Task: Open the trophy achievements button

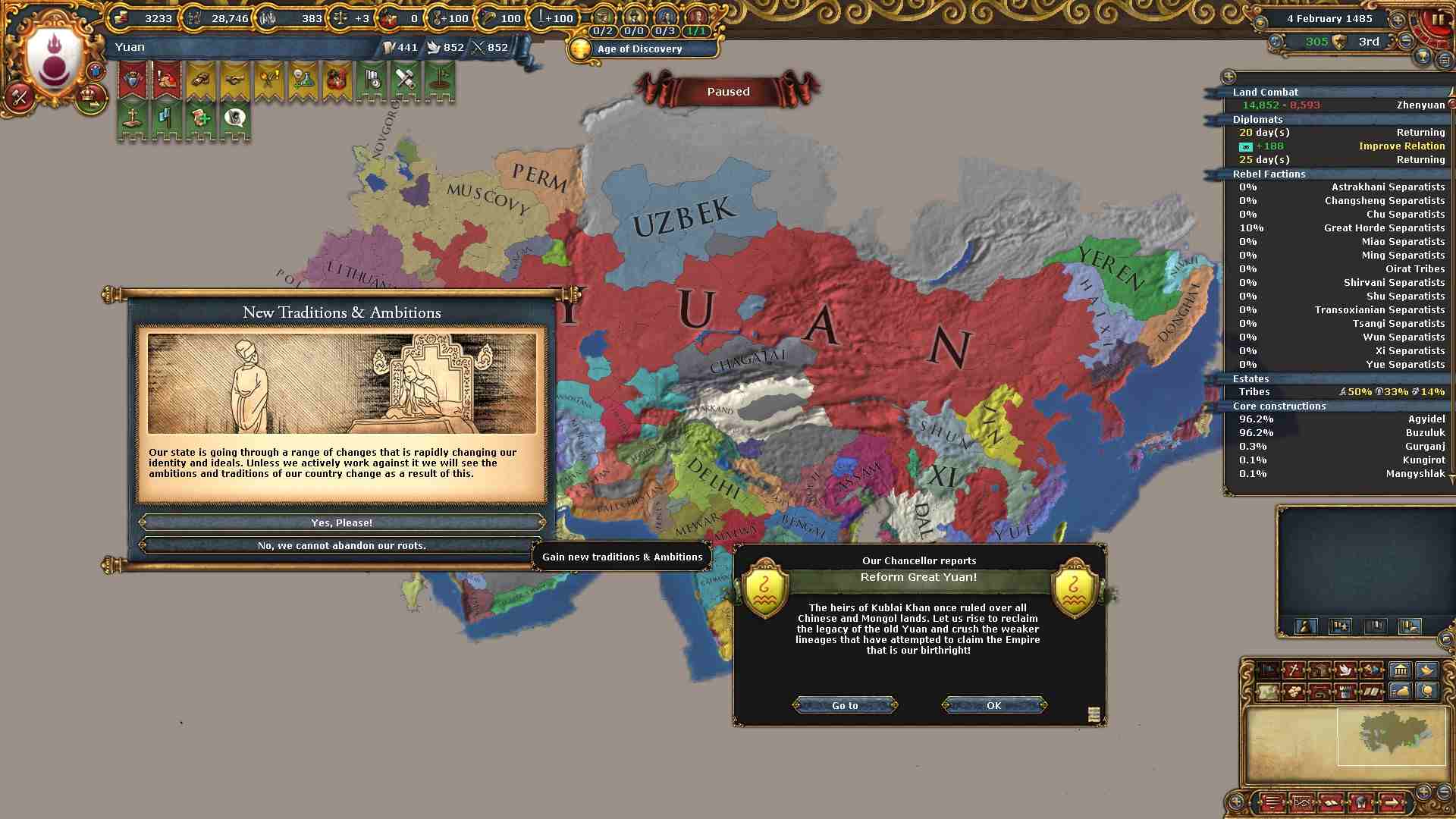Action: pos(1423,58)
